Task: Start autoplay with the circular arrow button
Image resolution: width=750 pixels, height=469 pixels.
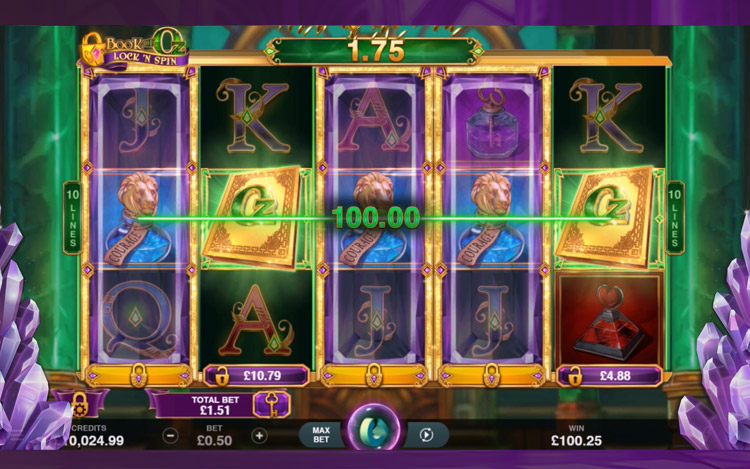Action: click(x=428, y=435)
